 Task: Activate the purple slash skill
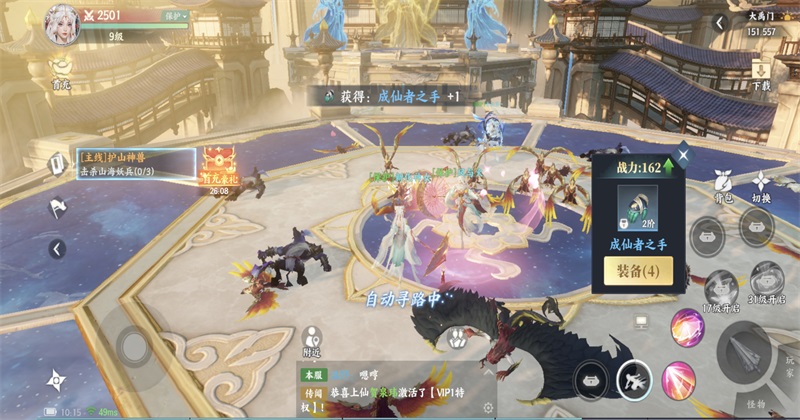pyautogui.click(x=686, y=328)
